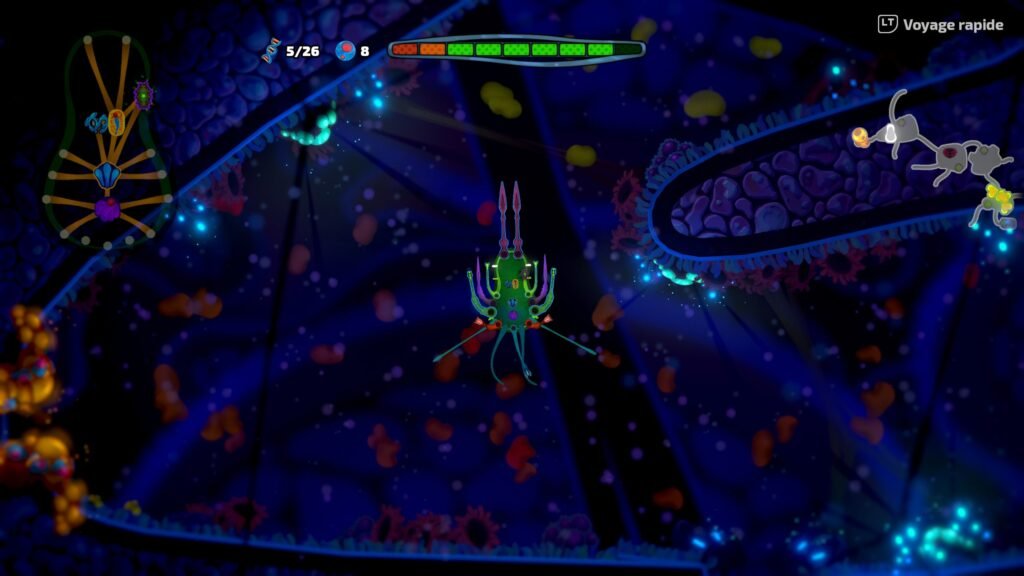This screenshot has height=576, width=1024.
Task: Select the blue shell module in ship diagram
Action: 106,176
